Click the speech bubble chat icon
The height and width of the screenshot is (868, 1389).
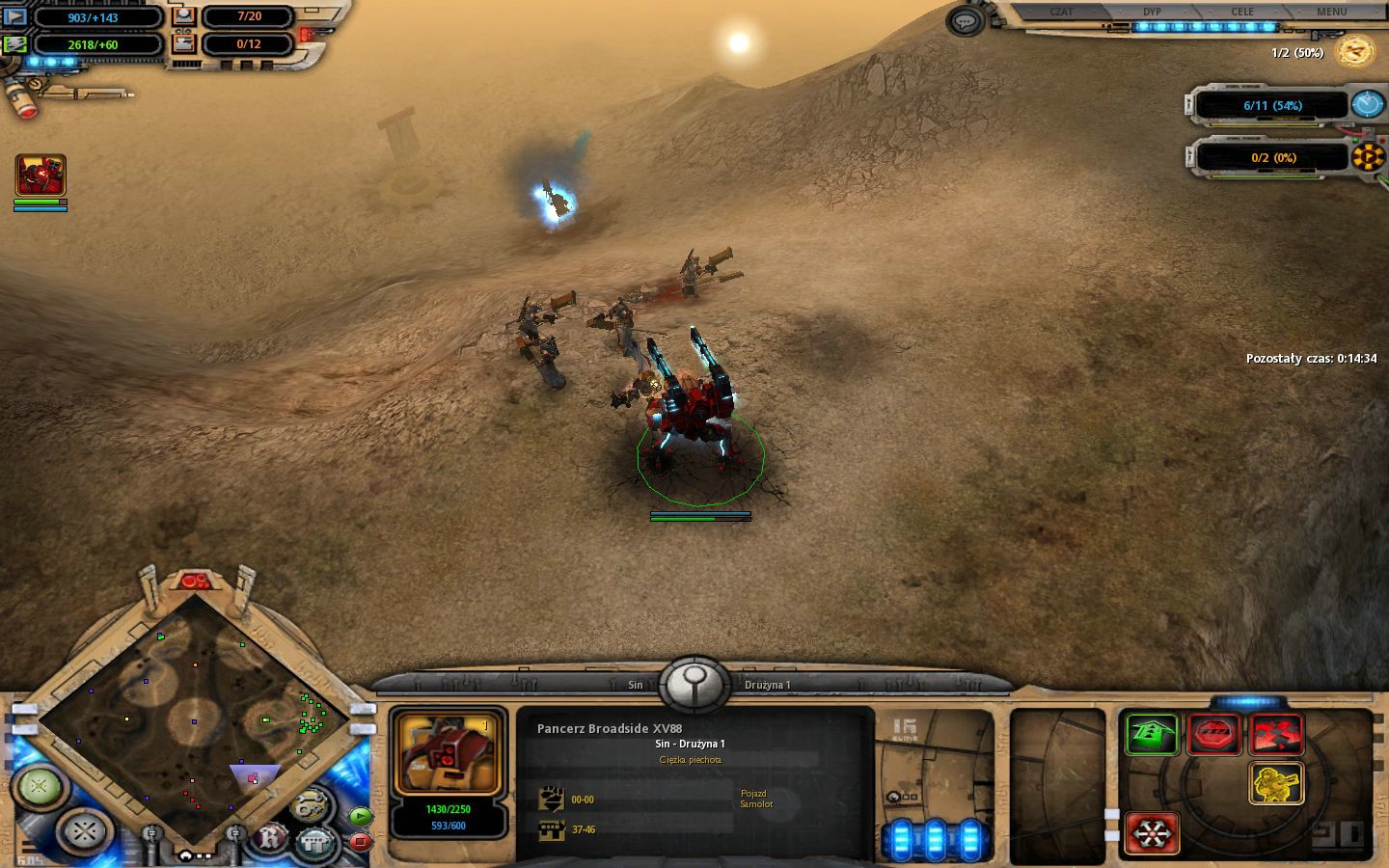pos(966,21)
